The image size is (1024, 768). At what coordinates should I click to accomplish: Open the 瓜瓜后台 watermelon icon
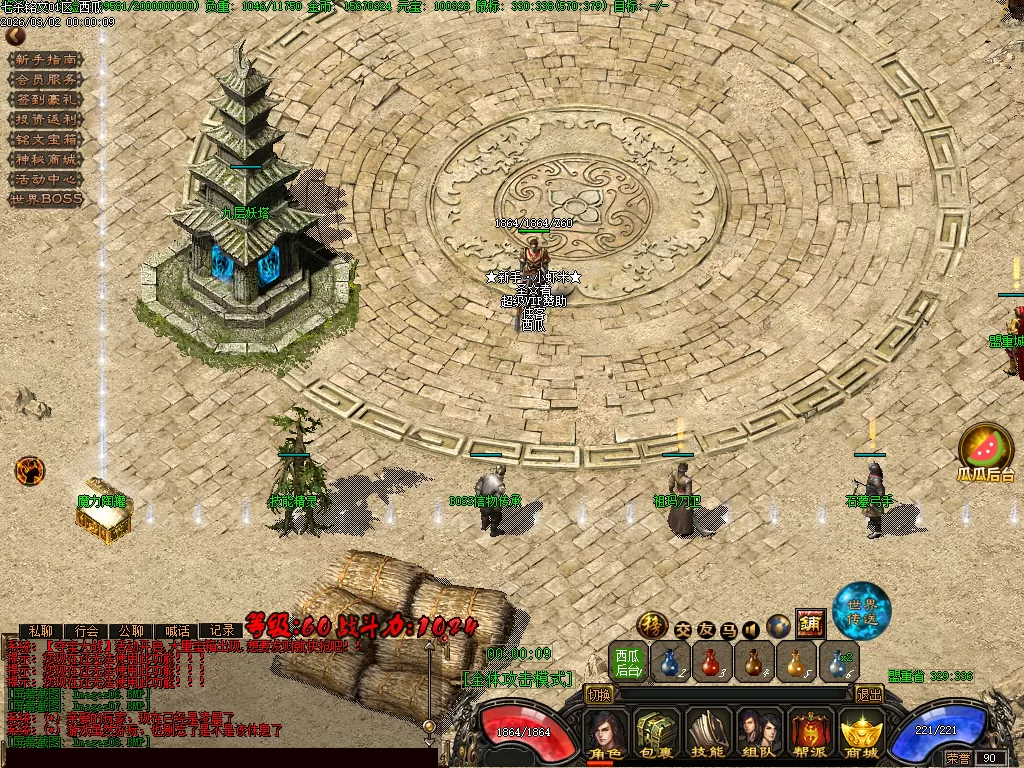[986, 448]
